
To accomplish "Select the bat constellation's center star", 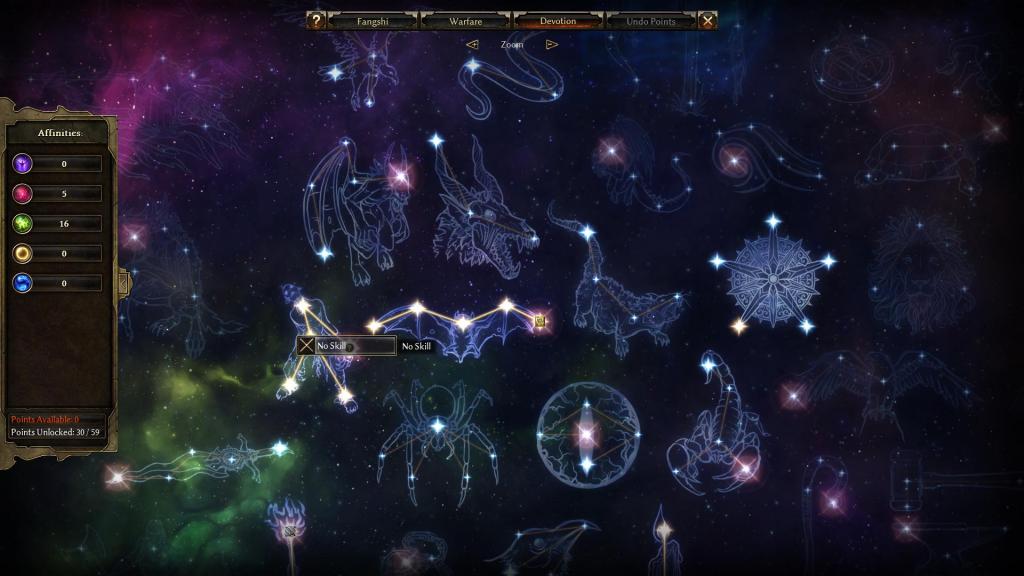I will [462, 323].
